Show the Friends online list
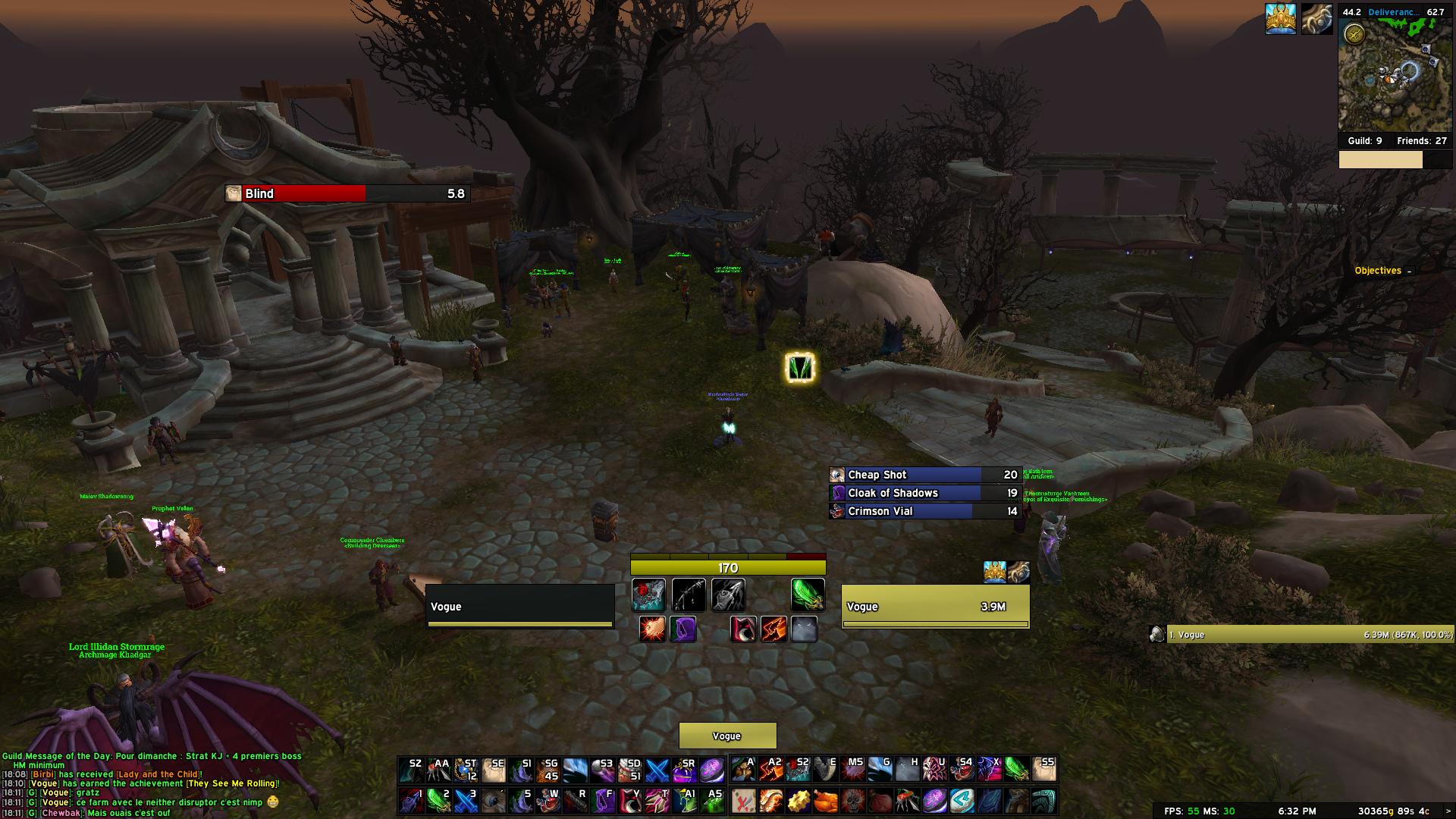Viewport: 1456px width, 819px height. tap(1421, 141)
